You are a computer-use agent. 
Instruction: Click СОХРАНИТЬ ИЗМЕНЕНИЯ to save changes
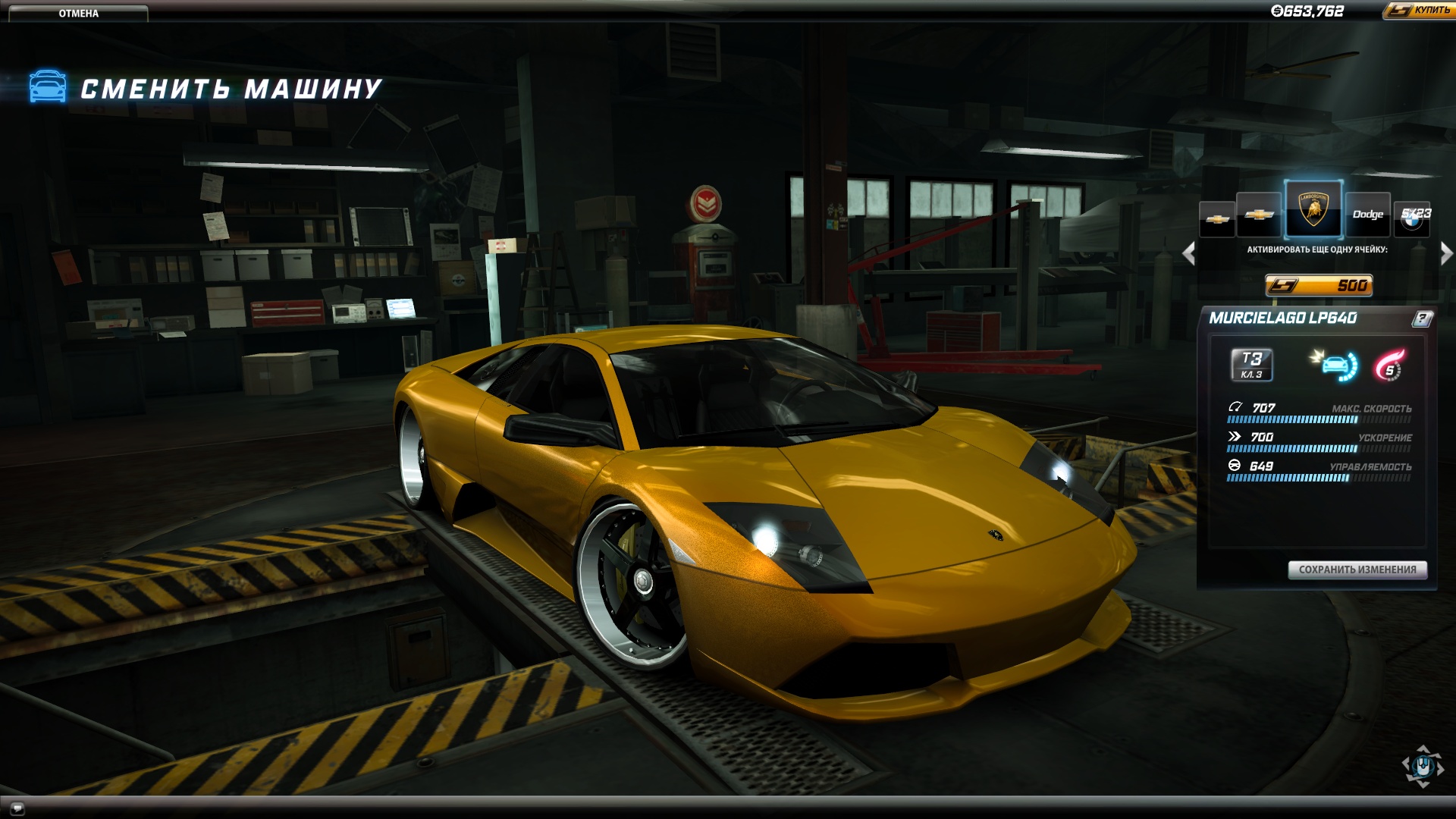point(1357,570)
